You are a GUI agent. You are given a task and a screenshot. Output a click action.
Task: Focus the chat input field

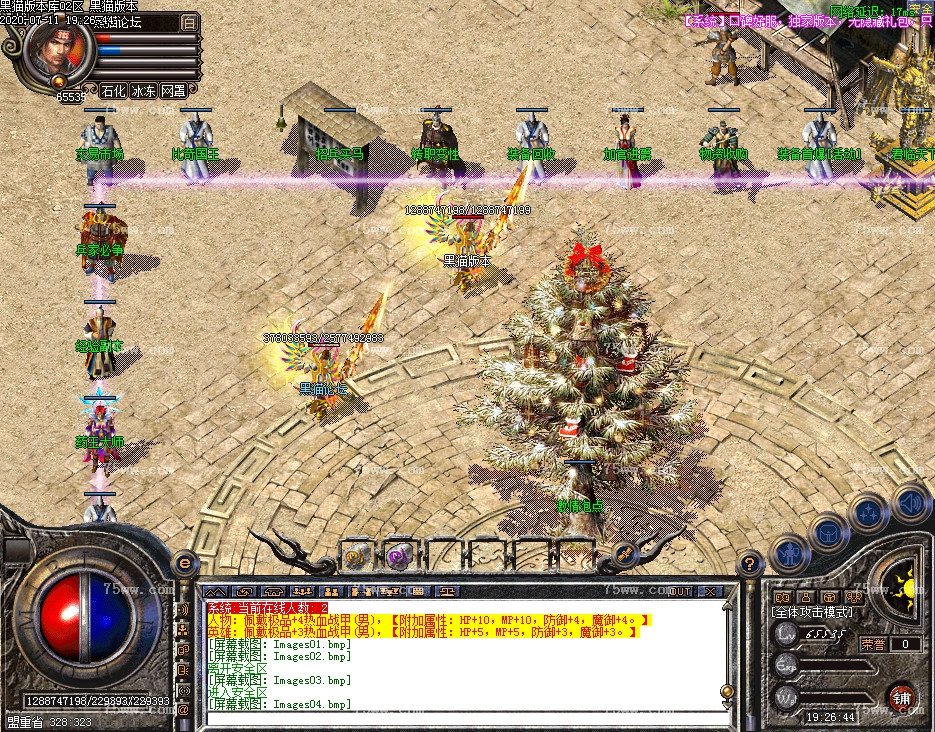pyautogui.click(x=460, y=715)
